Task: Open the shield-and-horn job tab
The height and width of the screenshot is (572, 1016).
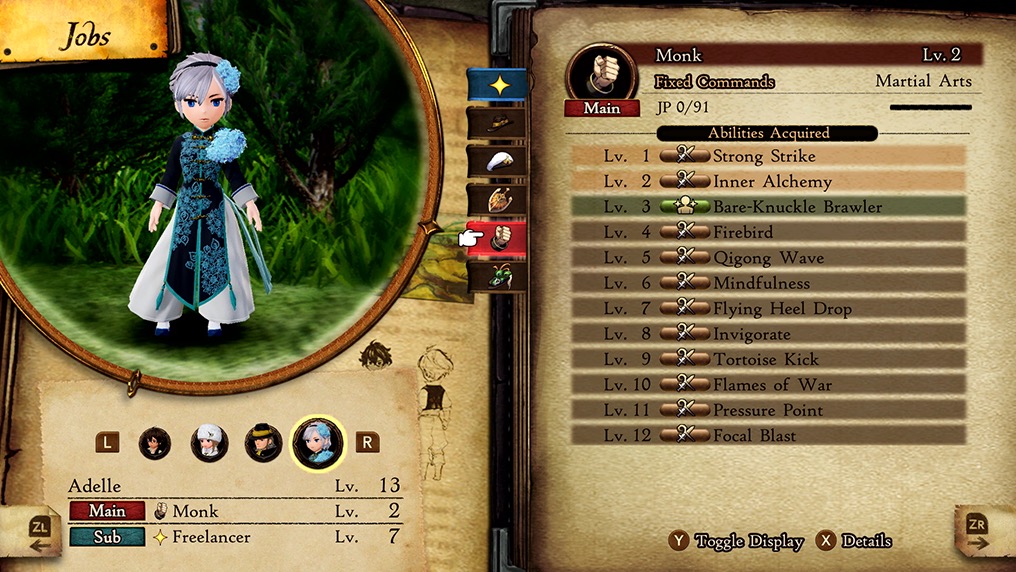Action: click(x=497, y=199)
